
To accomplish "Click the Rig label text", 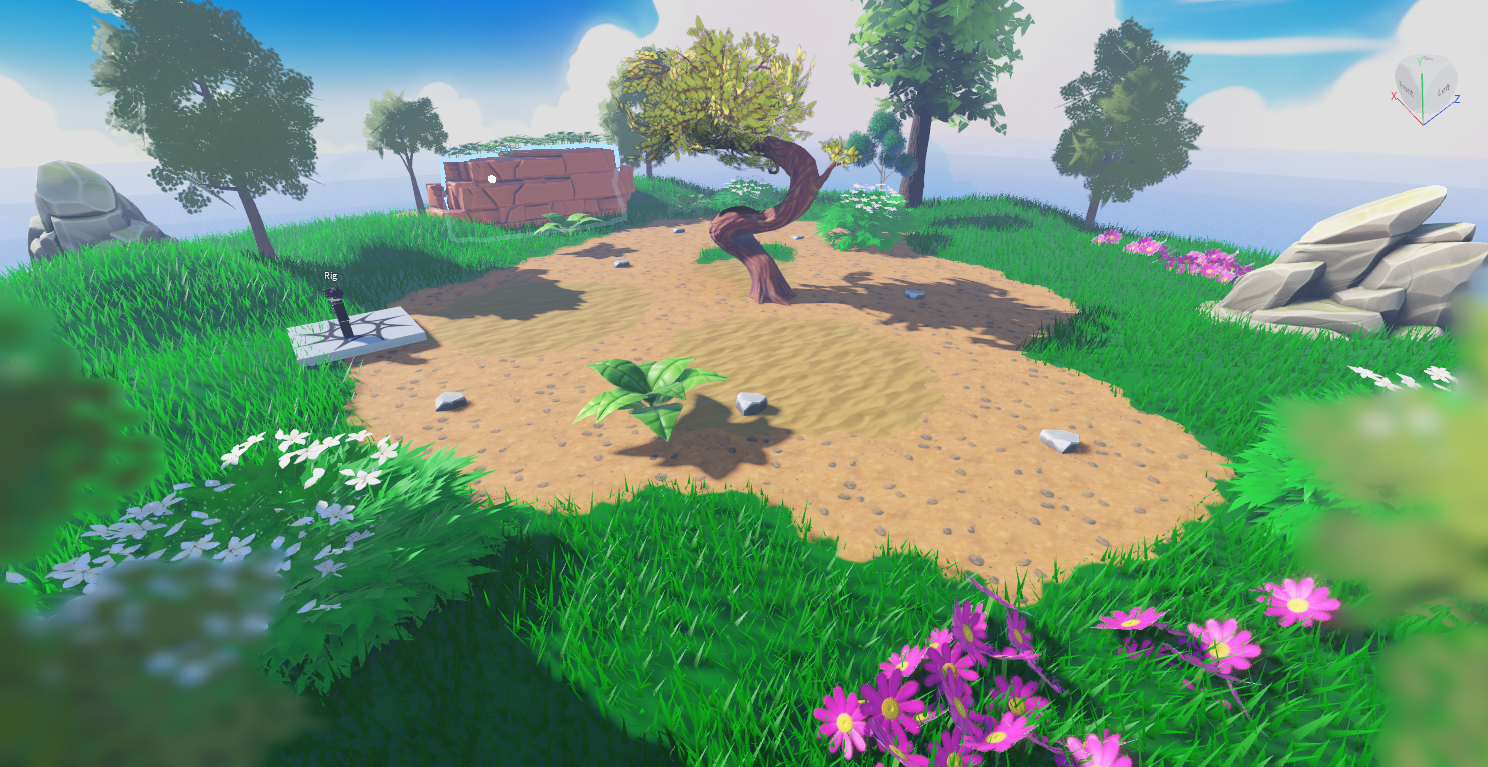I will pyautogui.click(x=331, y=276).
